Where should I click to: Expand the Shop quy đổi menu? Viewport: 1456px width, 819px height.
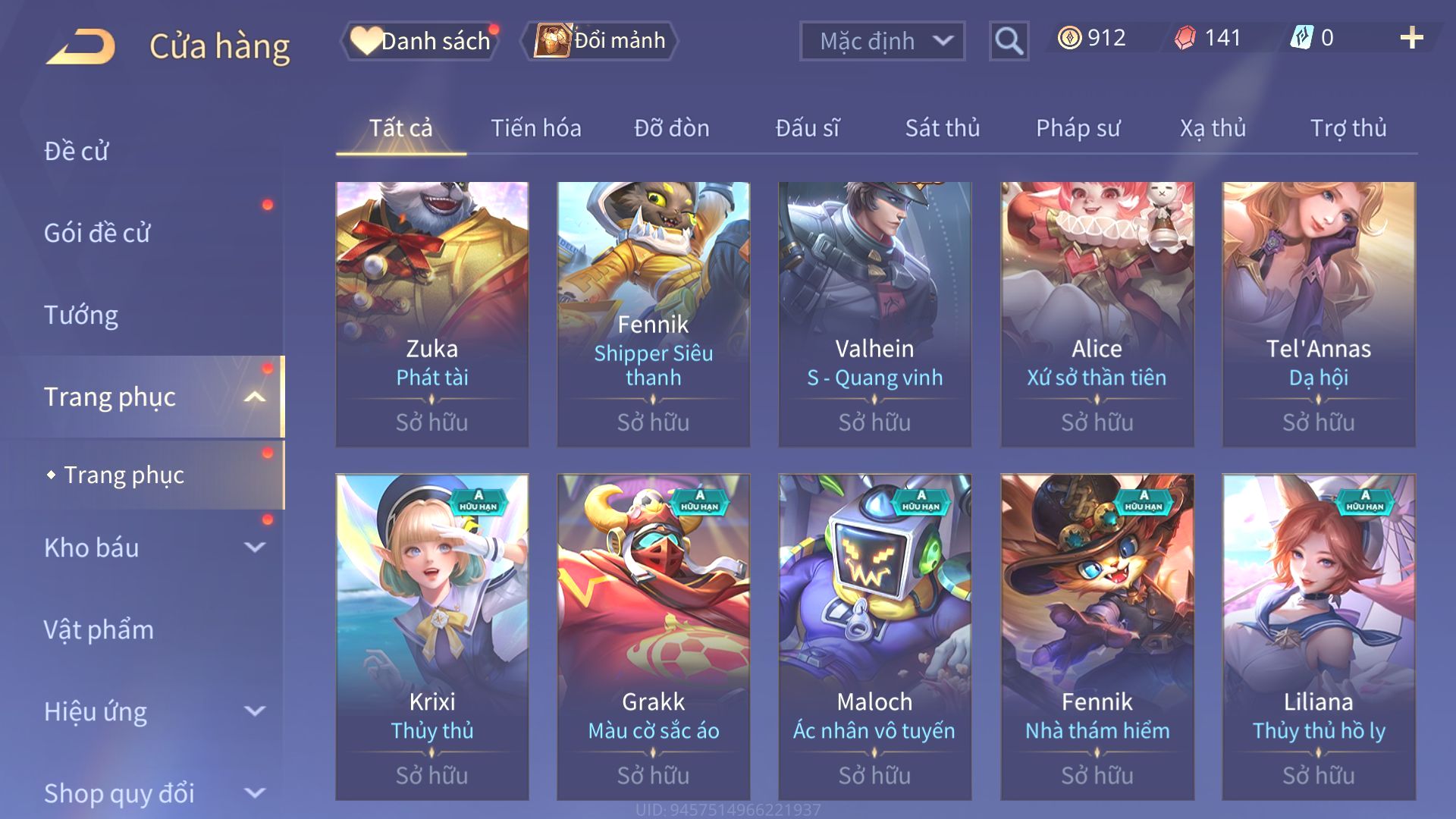pos(152,793)
